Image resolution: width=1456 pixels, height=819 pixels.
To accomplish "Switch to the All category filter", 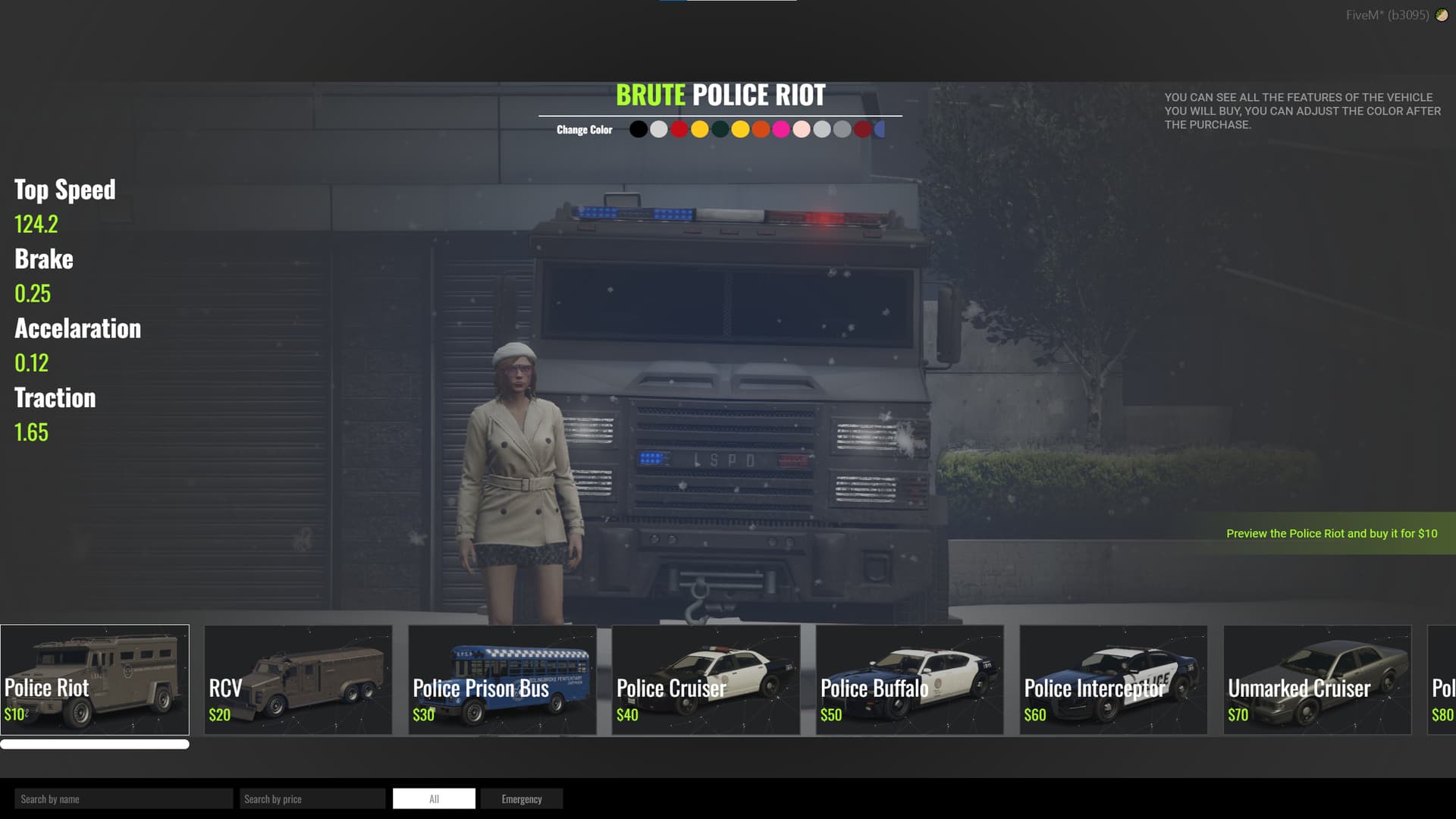I will pos(434,799).
